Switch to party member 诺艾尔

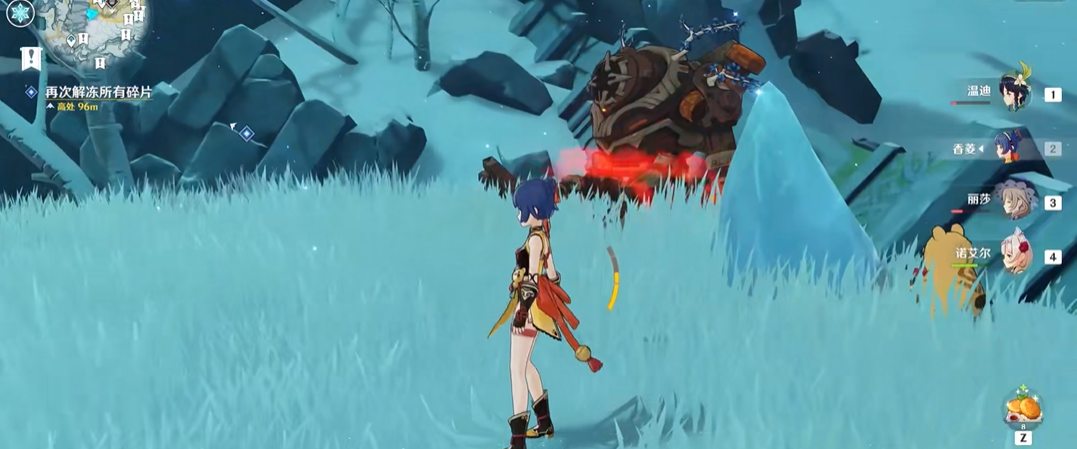[1013, 256]
